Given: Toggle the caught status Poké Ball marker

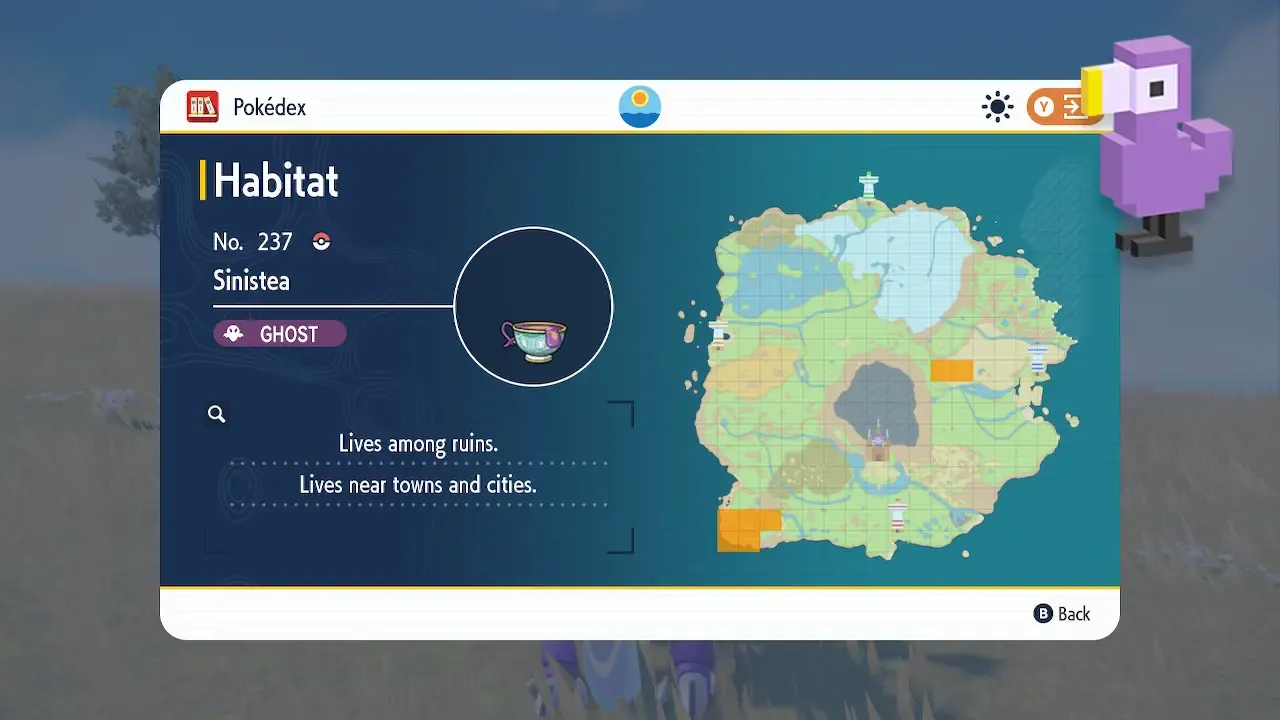Looking at the screenshot, I should pos(320,241).
